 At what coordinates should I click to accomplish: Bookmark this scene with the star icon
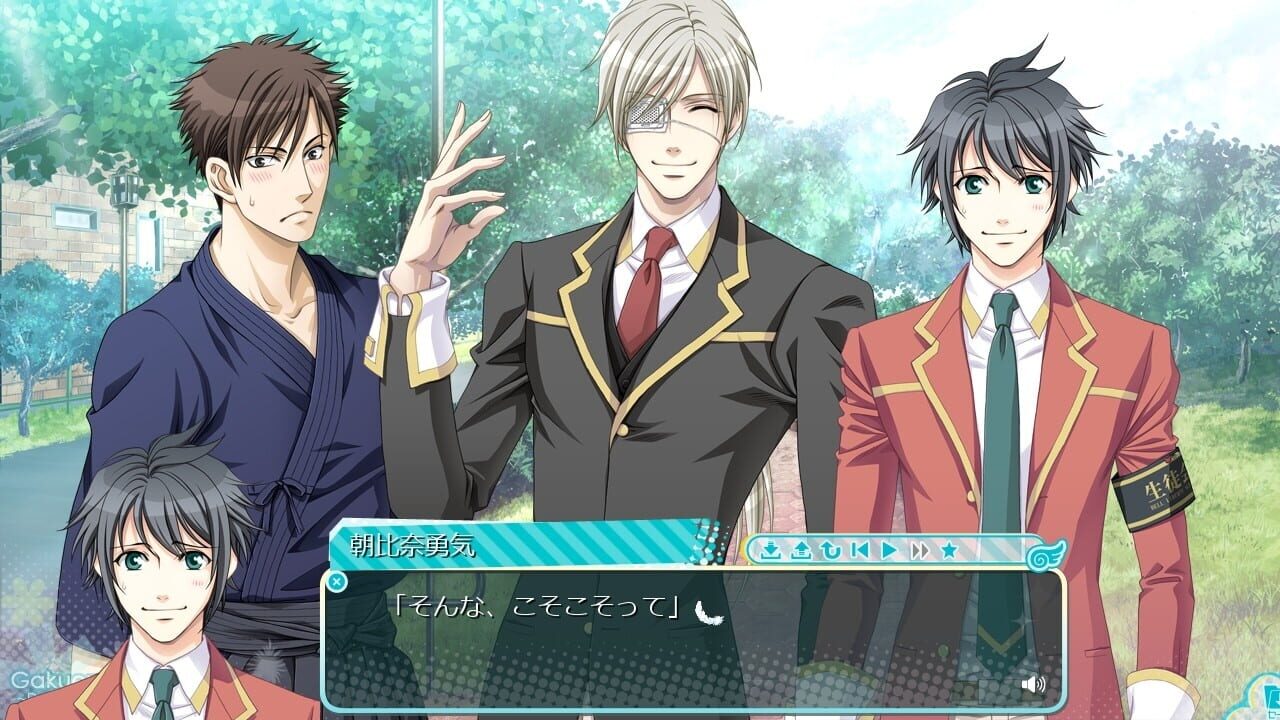coord(950,551)
